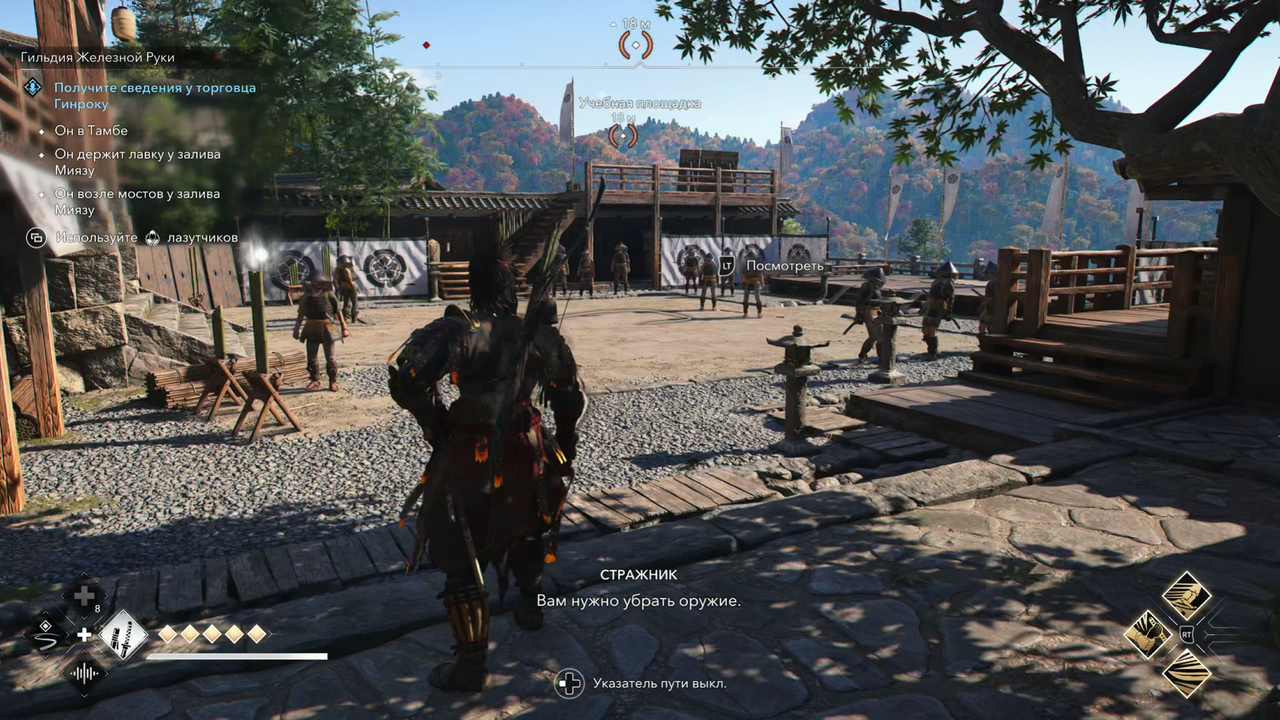This screenshot has width=1280, height=720.
Task: Click the red diamond marker on compass
Action: pos(426,45)
